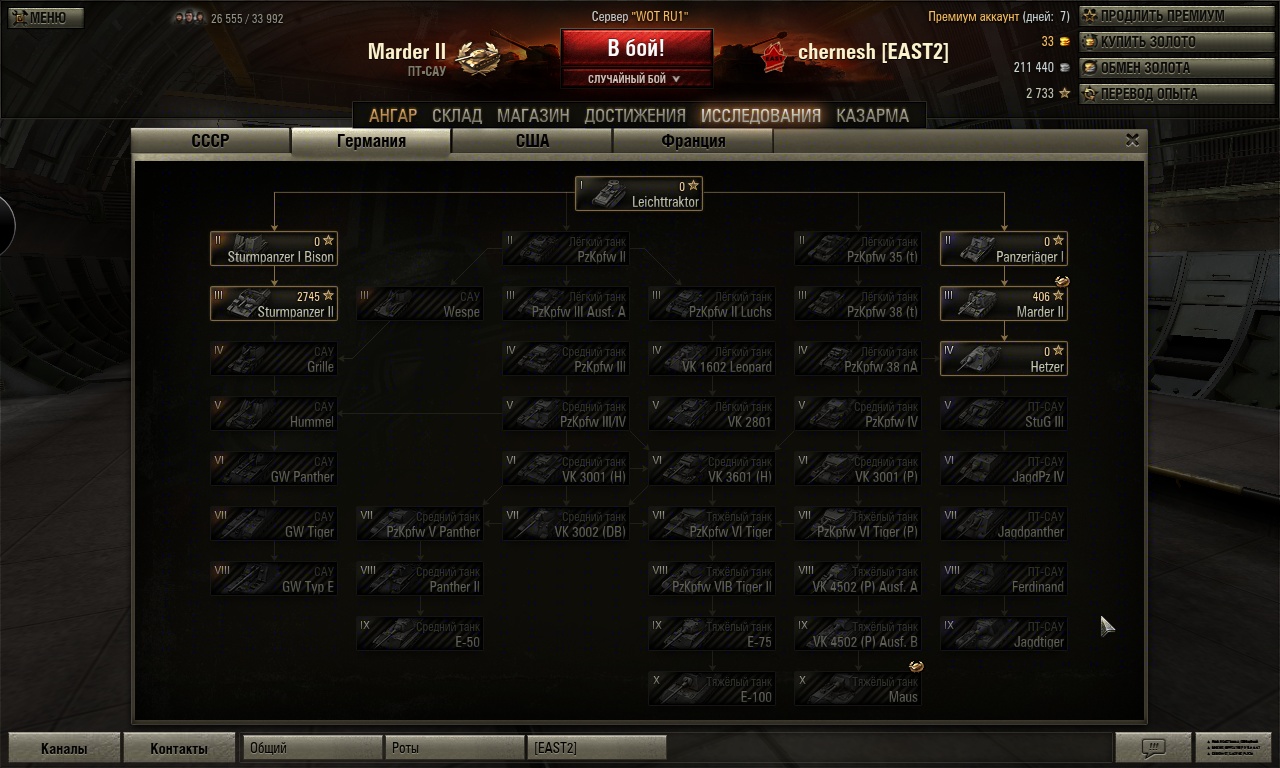The height and width of the screenshot is (768, 1280).
Task: Click the gold medal icon above the Maus cell
Action: click(916, 665)
